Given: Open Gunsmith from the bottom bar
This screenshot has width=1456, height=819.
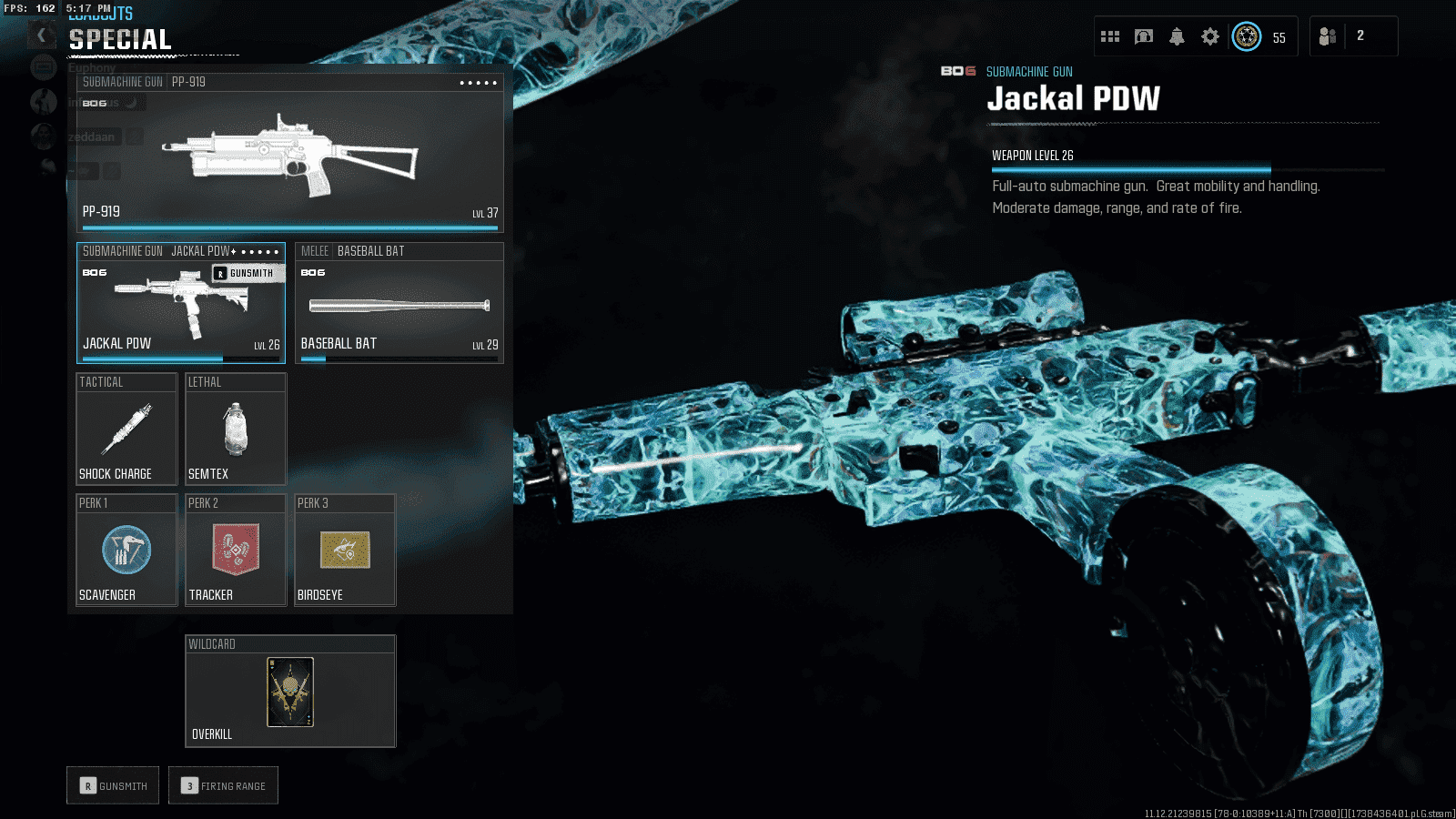Looking at the screenshot, I should 113,785.
